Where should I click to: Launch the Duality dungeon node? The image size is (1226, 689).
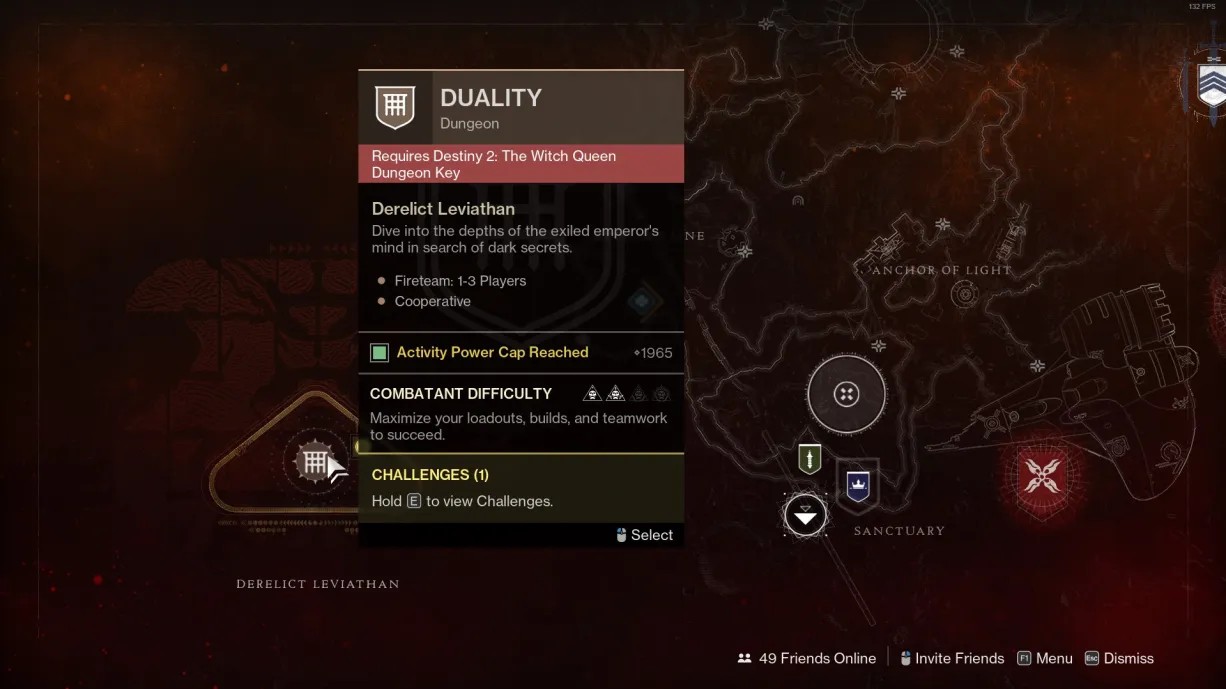click(x=314, y=463)
